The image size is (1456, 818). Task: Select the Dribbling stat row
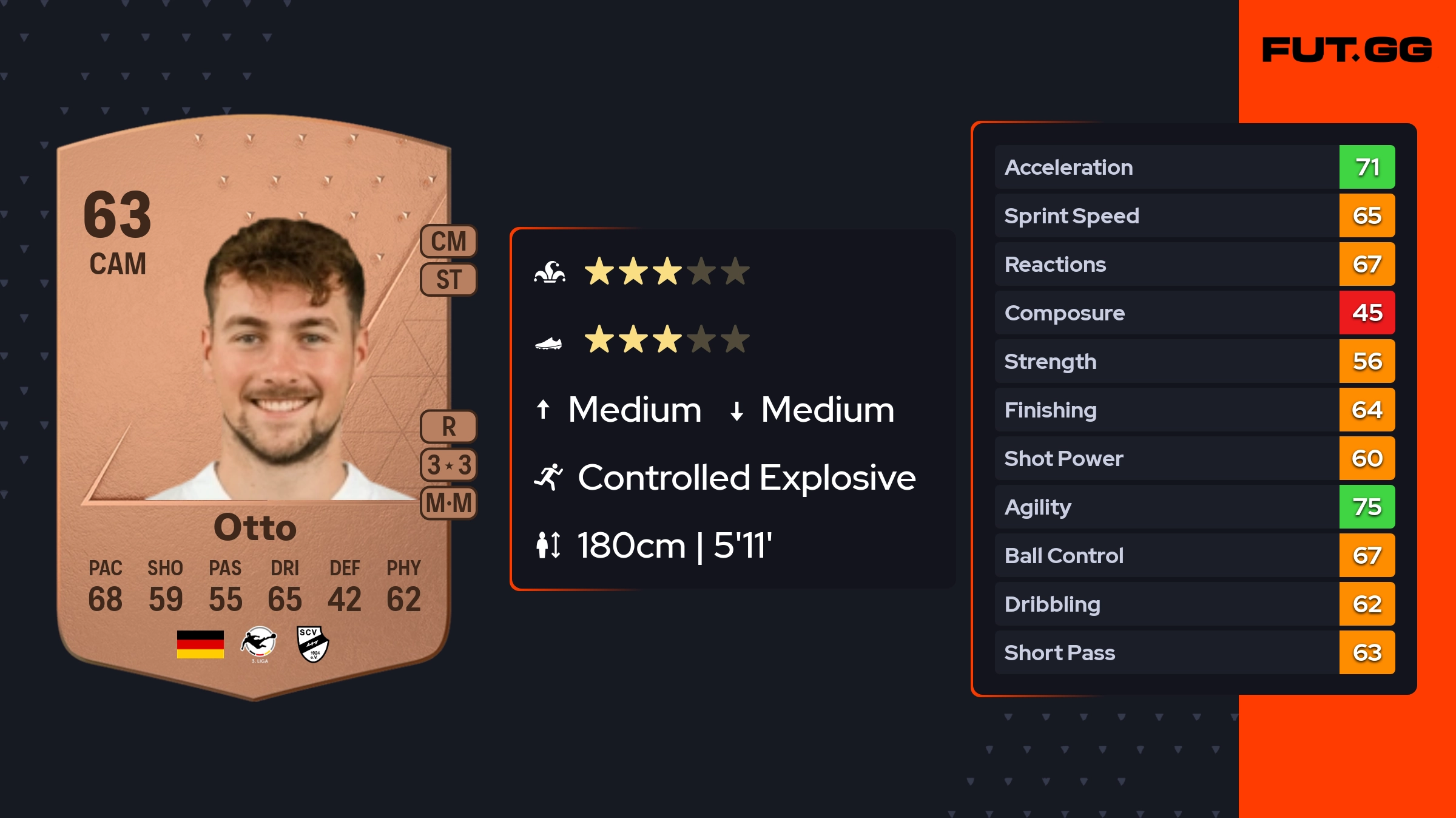coord(1194,604)
